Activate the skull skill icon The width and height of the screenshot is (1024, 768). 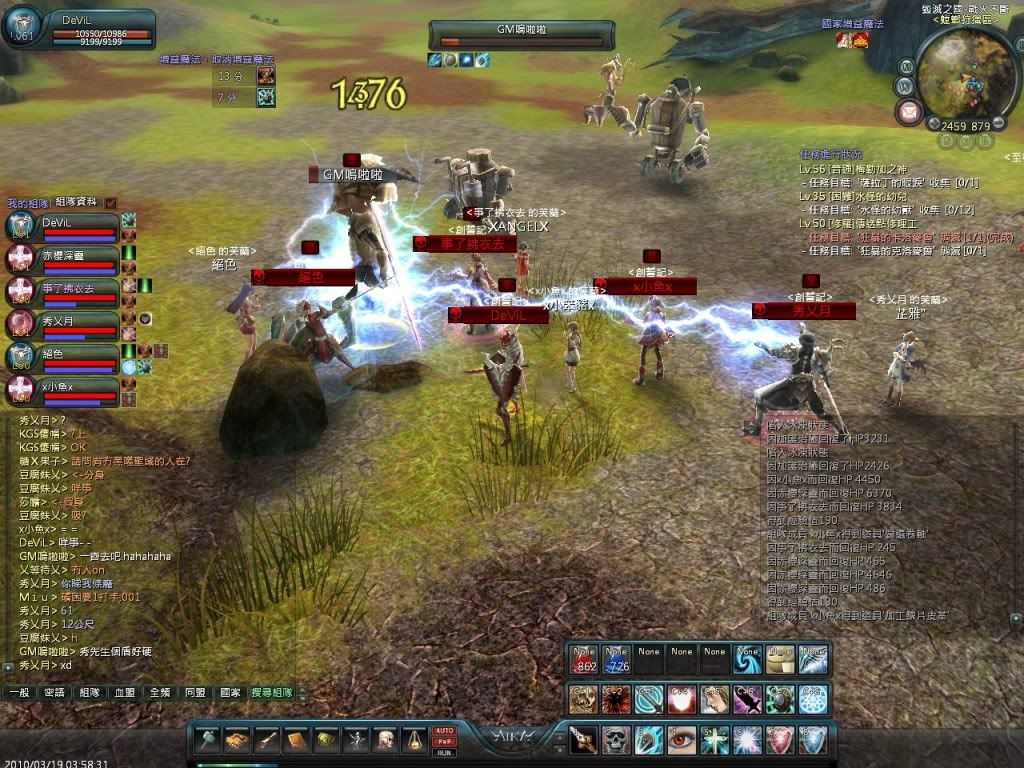(x=616, y=740)
